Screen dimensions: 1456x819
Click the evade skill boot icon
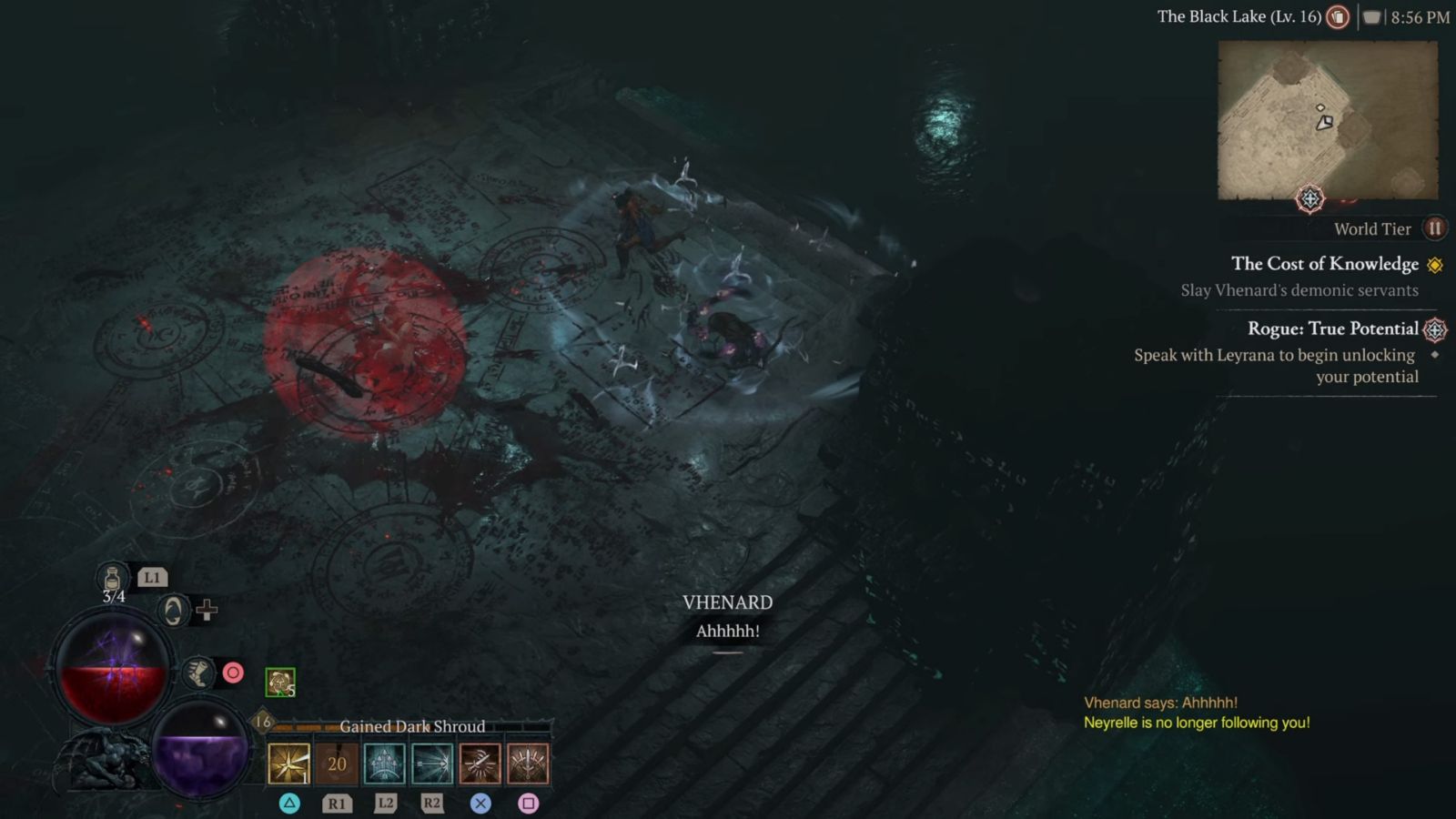tap(199, 675)
